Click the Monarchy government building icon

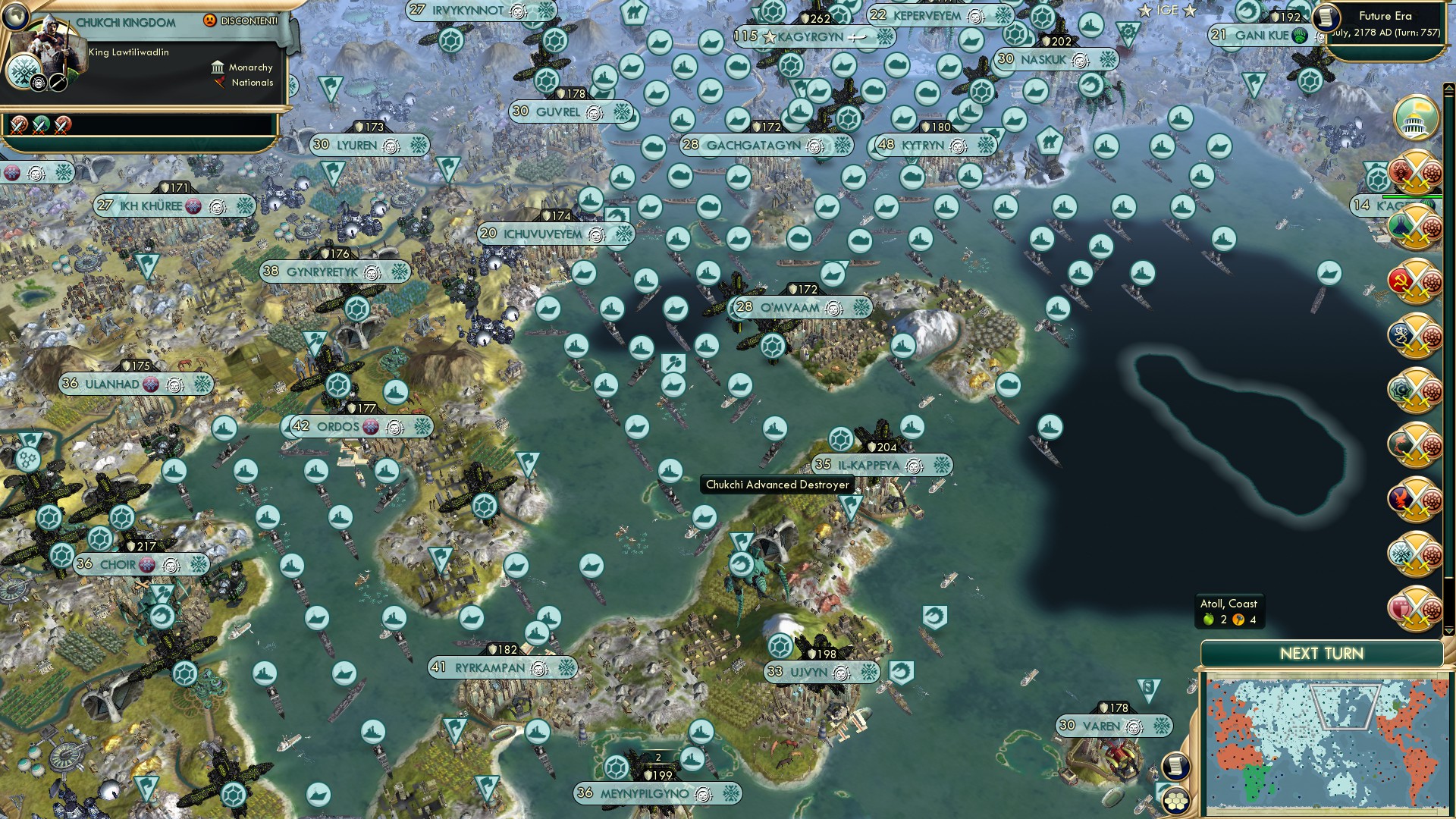tap(218, 67)
